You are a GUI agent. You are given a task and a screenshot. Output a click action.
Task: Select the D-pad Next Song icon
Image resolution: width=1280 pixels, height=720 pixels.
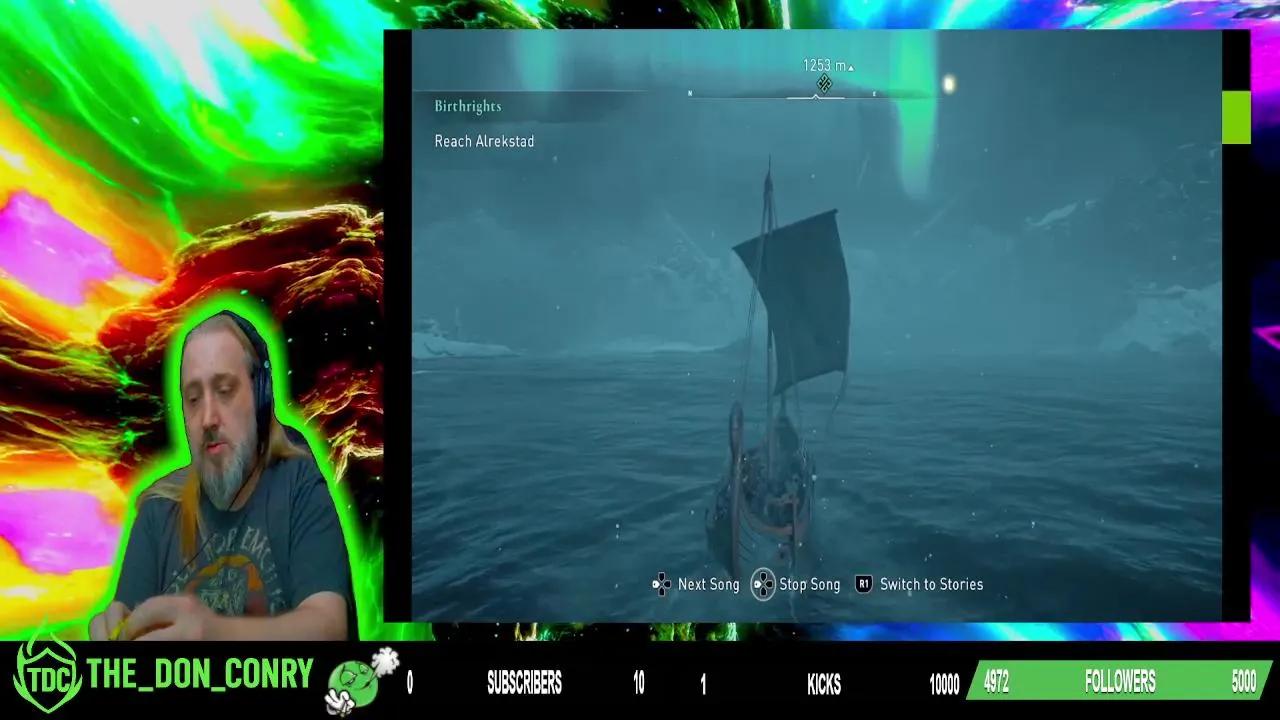(x=660, y=584)
